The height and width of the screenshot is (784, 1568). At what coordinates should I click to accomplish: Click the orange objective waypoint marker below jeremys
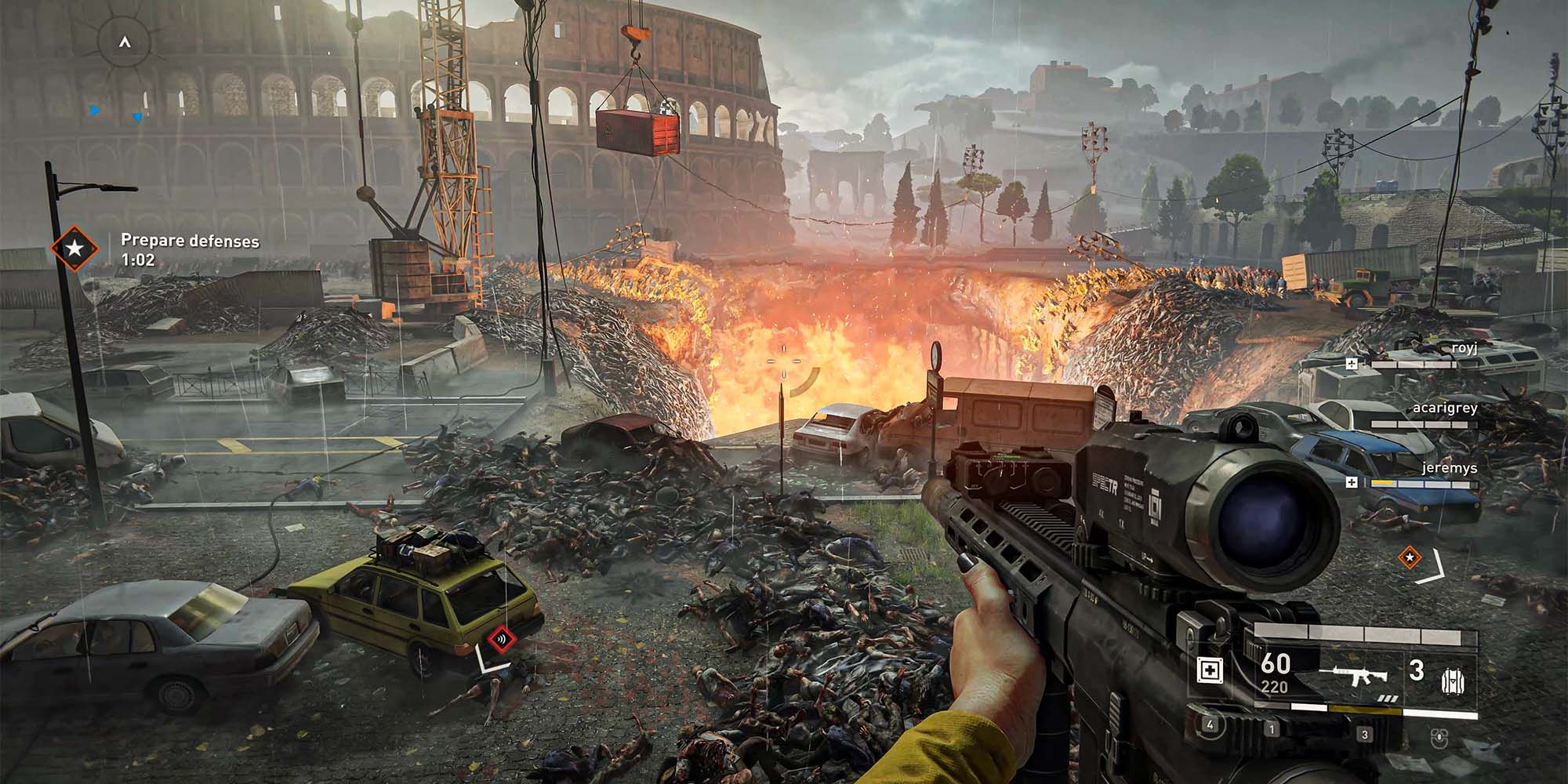tap(1410, 557)
